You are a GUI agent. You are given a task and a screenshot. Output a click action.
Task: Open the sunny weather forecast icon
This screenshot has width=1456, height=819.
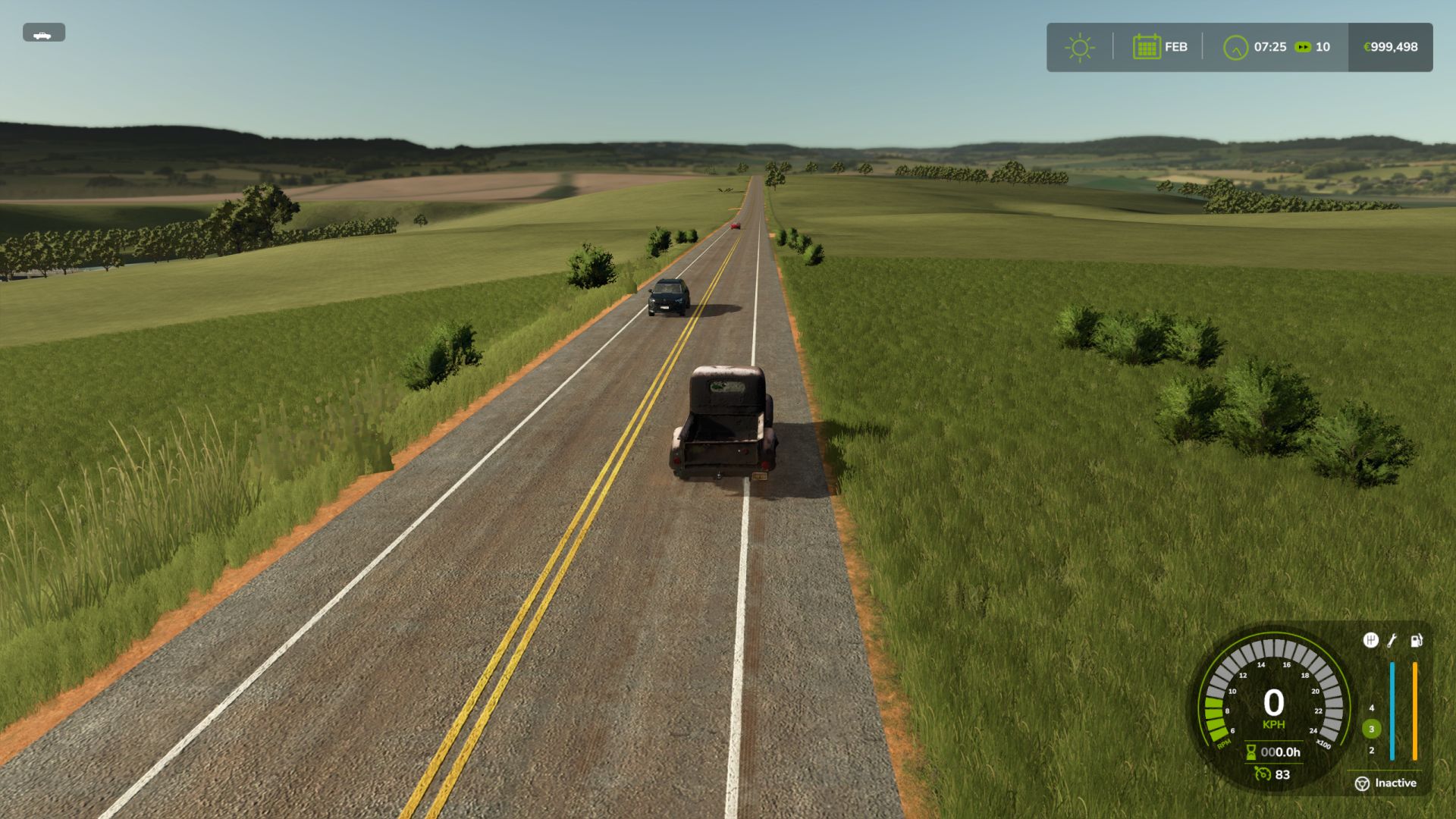(x=1079, y=47)
